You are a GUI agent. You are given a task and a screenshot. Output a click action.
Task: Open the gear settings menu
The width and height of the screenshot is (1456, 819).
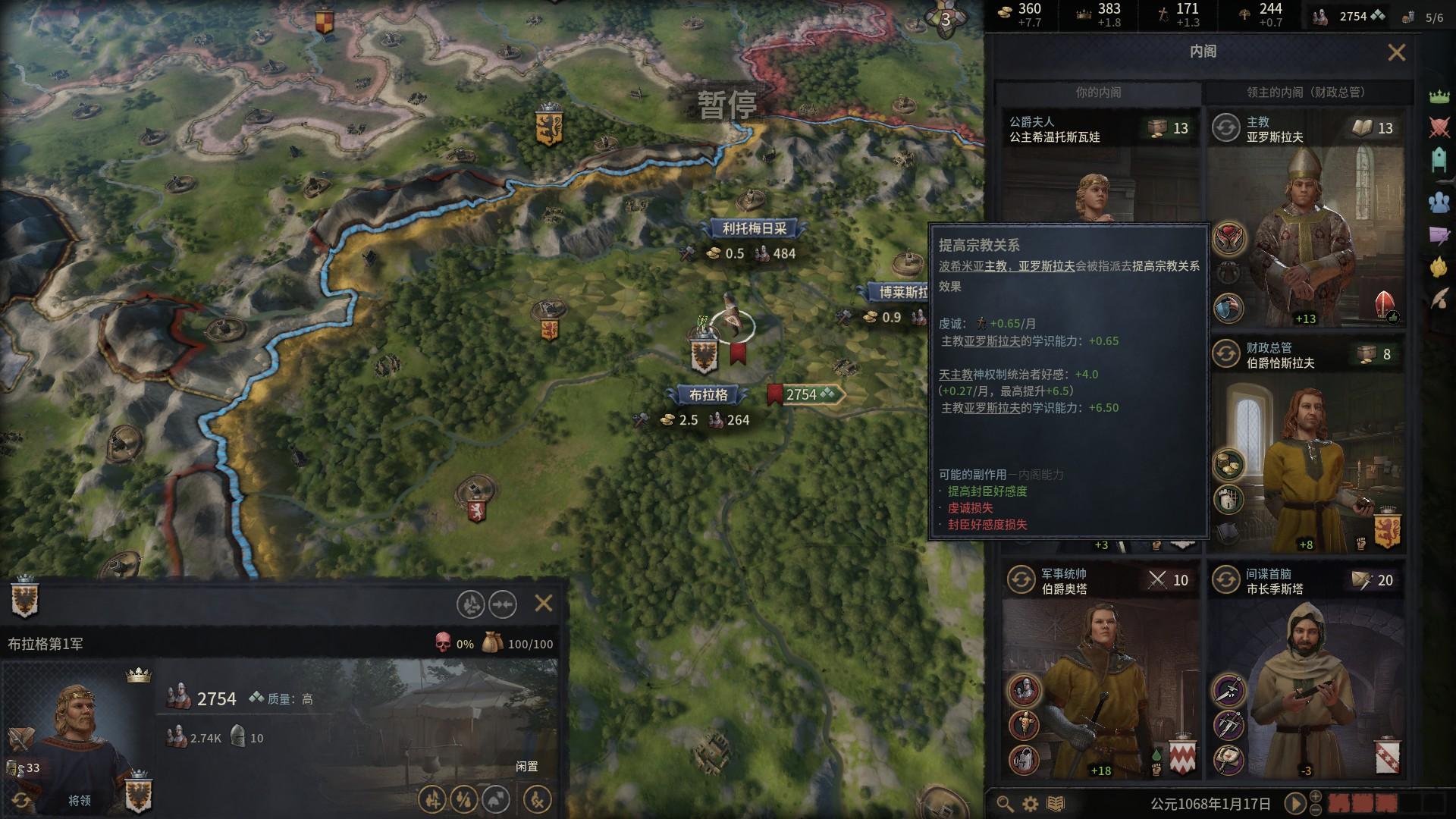point(1030,804)
